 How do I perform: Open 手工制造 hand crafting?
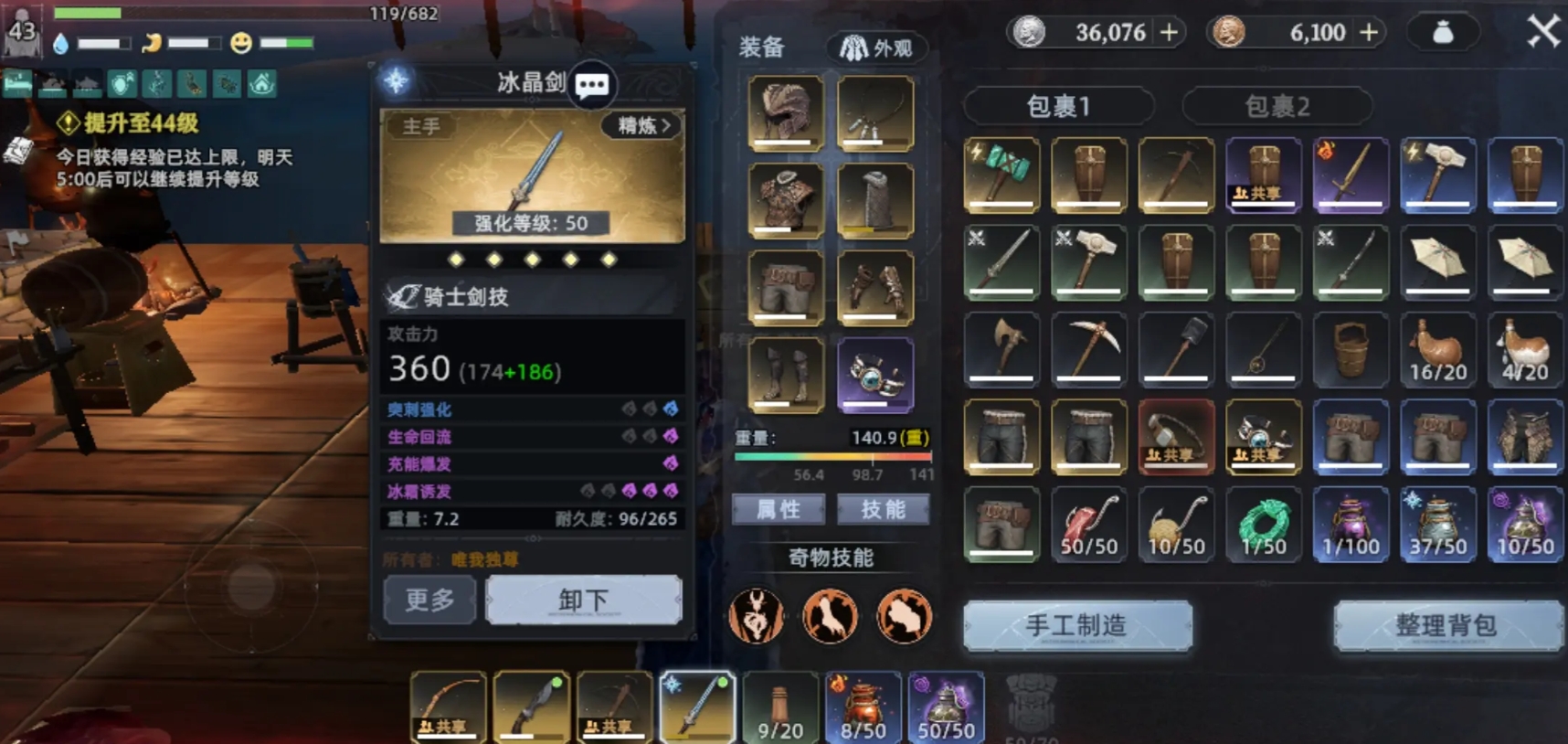coord(1076,626)
